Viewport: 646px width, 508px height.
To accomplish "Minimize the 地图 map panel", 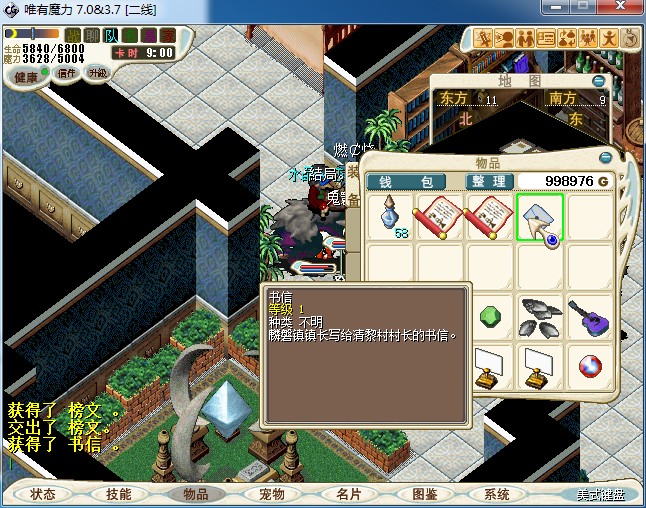I will (x=598, y=81).
